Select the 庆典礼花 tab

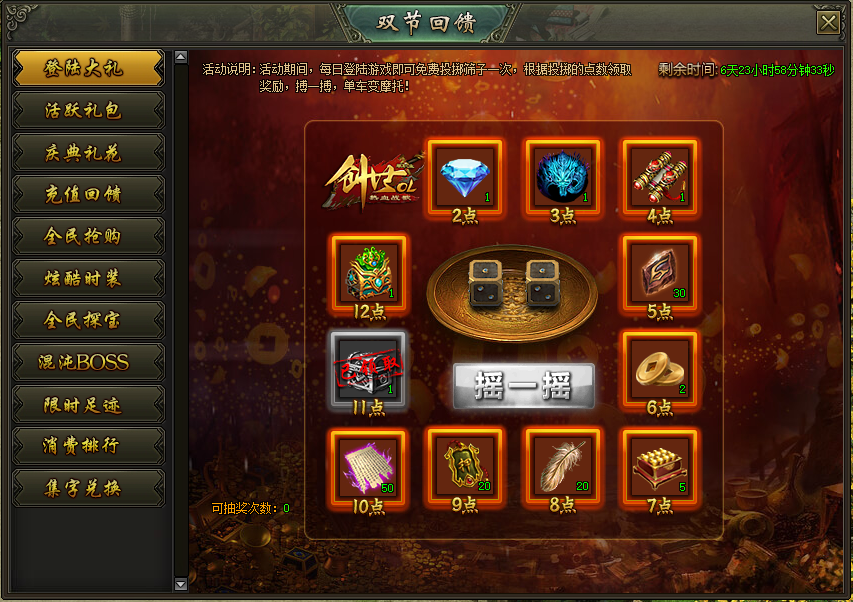pyautogui.click(x=88, y=152)
